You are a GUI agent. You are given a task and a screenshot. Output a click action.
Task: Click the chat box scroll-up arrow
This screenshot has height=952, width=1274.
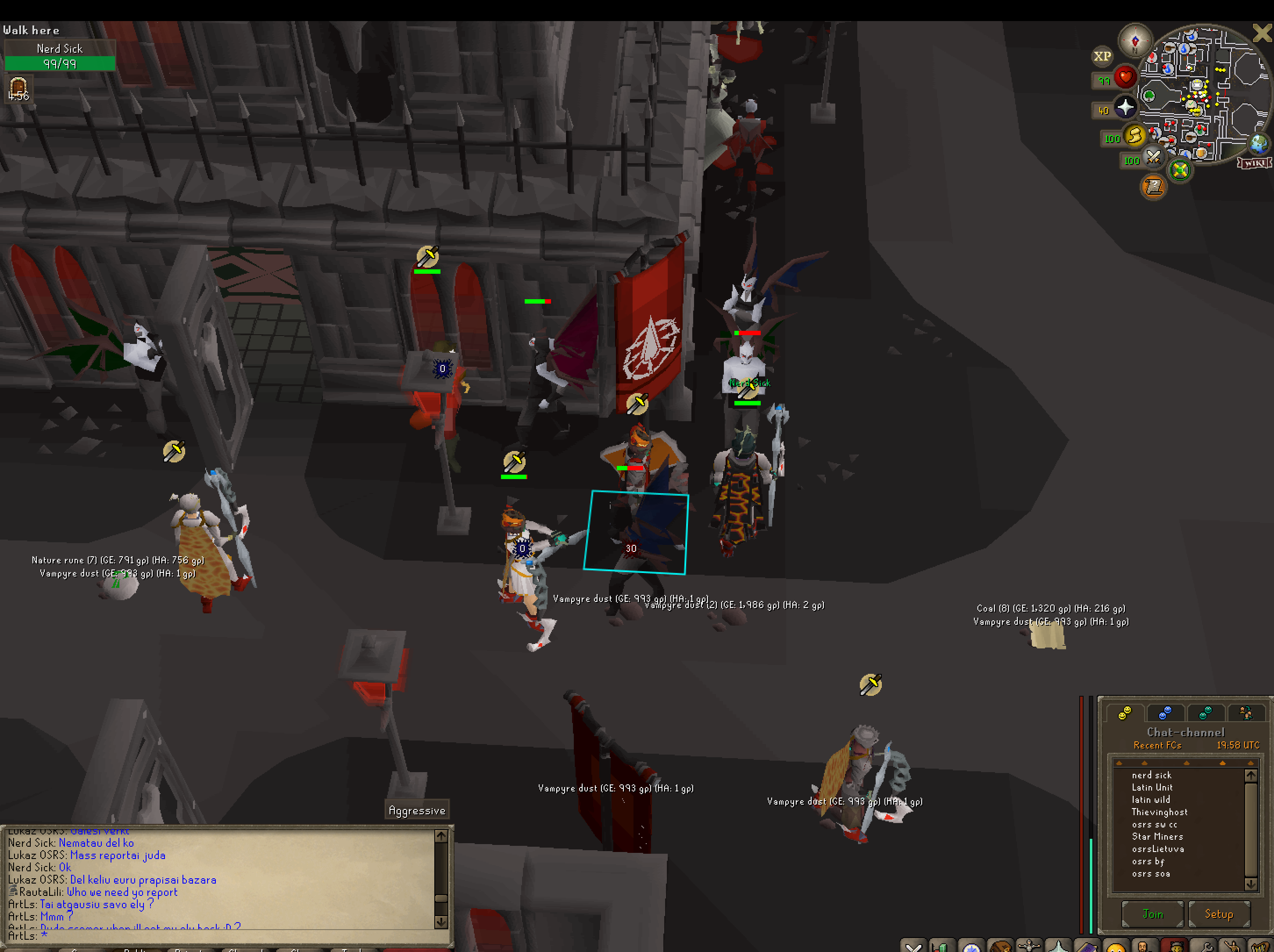[x=441, y=836]
